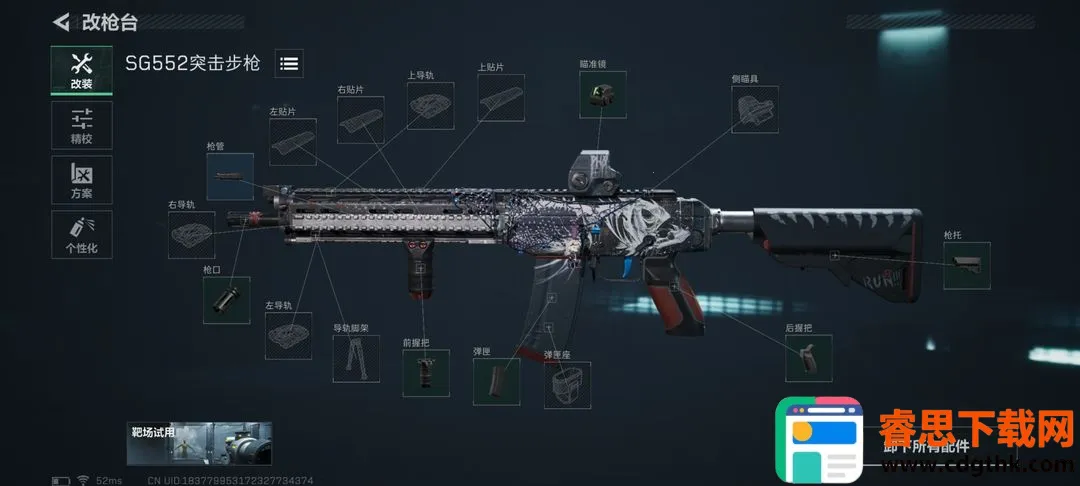Open the list menu beside SG552突击步枪
1080x486 pixels.
point(289,63)
